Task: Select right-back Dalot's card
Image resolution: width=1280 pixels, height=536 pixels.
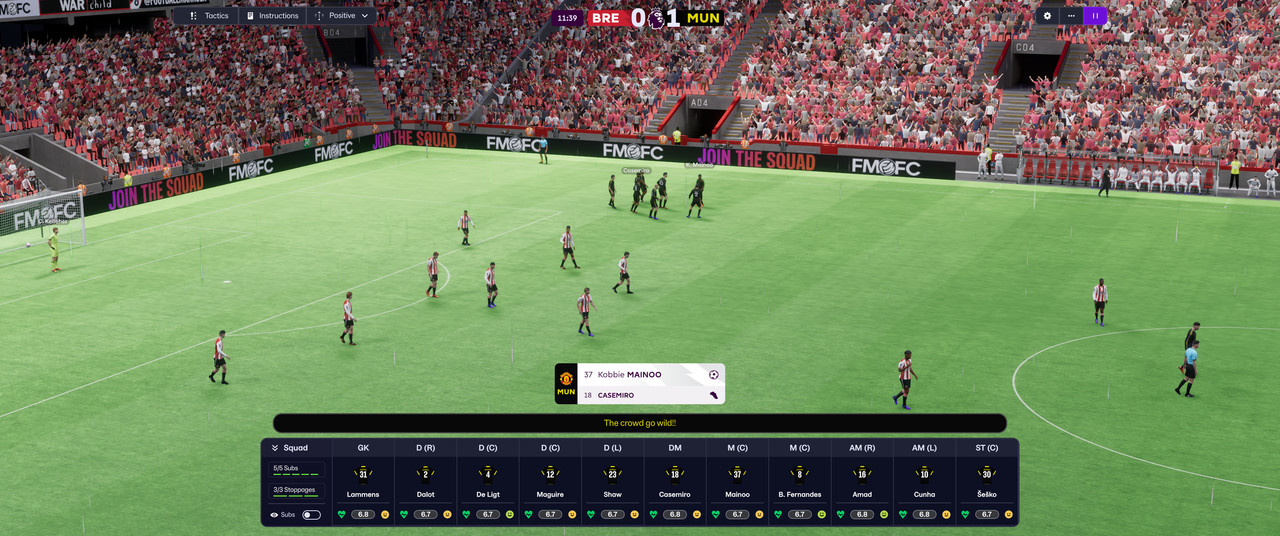Action: [x=425, y=482]
